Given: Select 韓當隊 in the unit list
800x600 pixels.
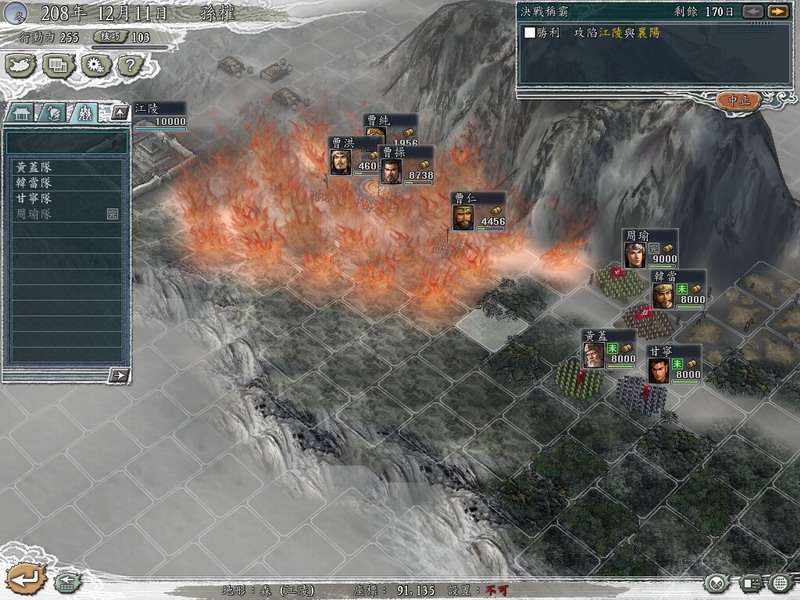Looking at the screenshot, I should point(34,183).
